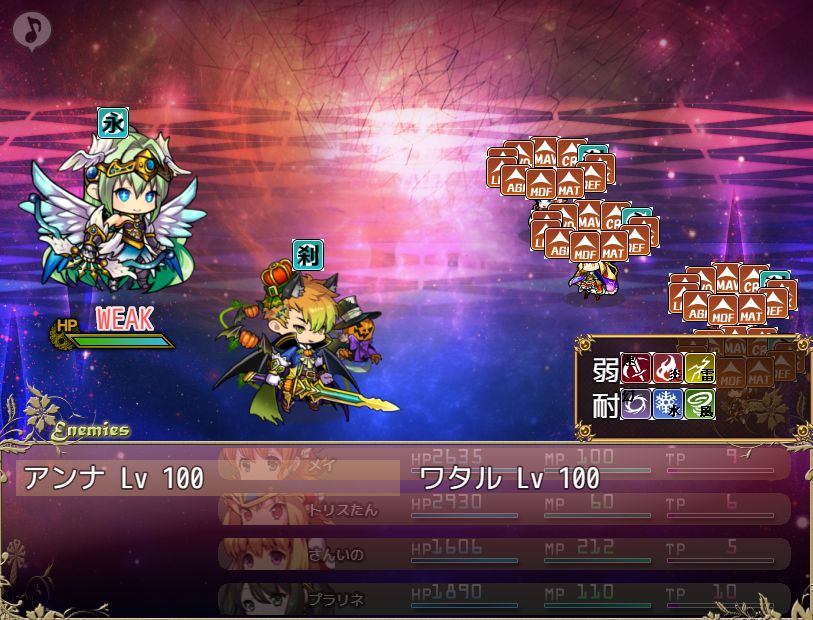Select enemy アンナ Lv 100 as target

(113, 477)
